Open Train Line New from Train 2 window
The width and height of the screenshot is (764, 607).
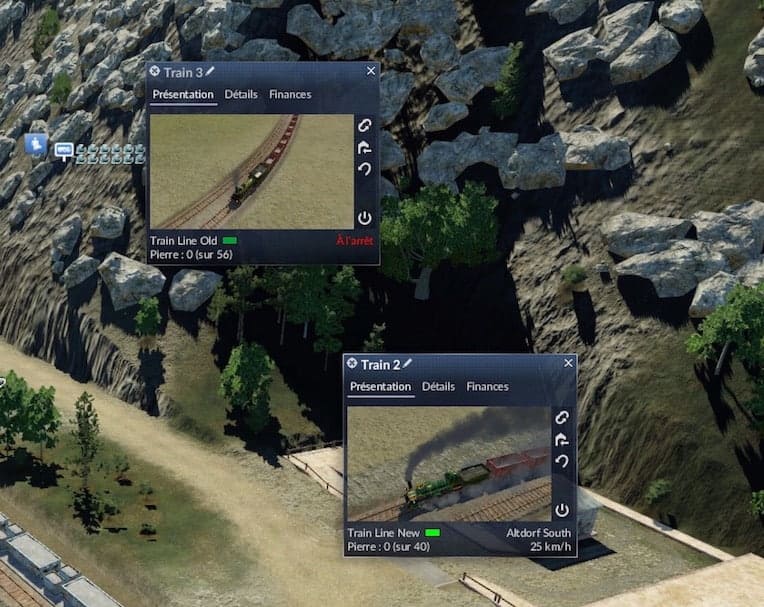[384, 533]
